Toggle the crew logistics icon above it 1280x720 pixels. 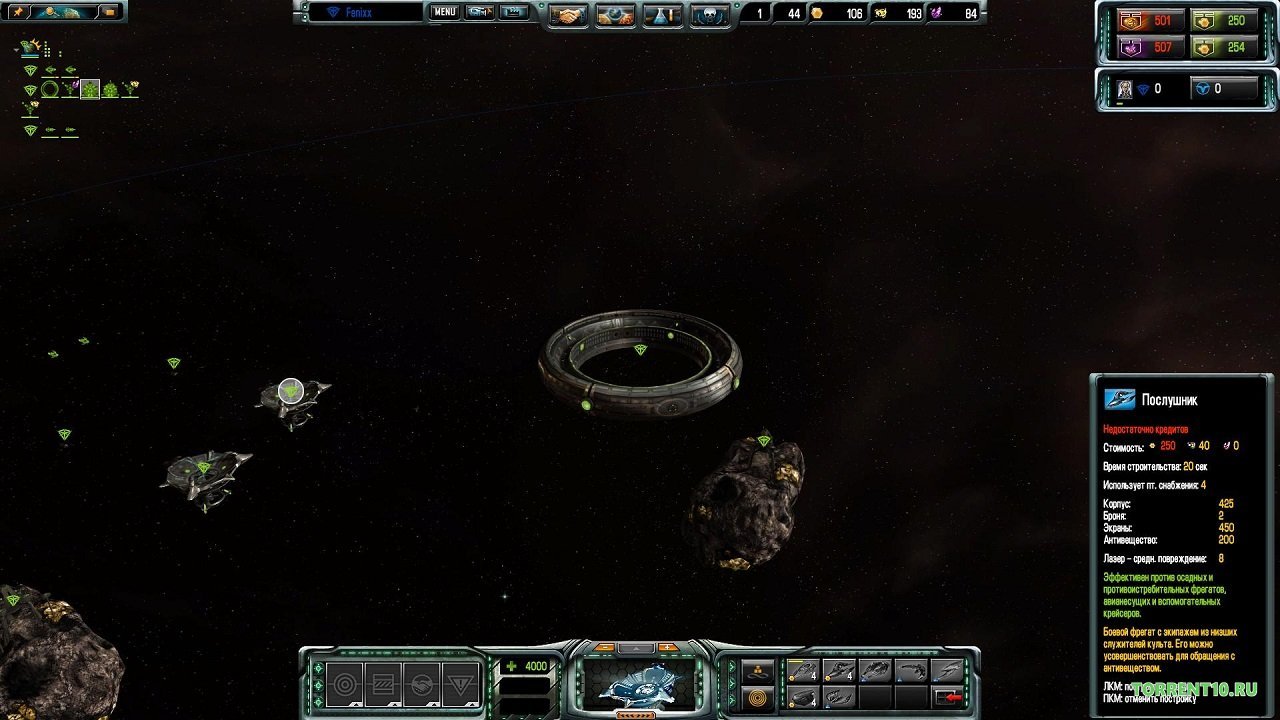coord(757,668)
